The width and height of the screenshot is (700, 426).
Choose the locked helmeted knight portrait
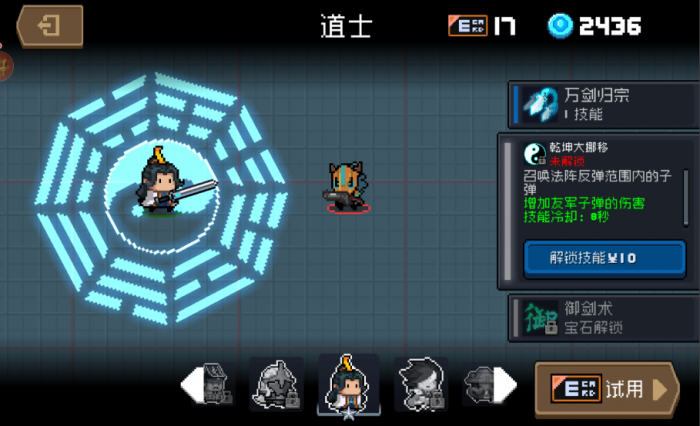pos(276,384)
